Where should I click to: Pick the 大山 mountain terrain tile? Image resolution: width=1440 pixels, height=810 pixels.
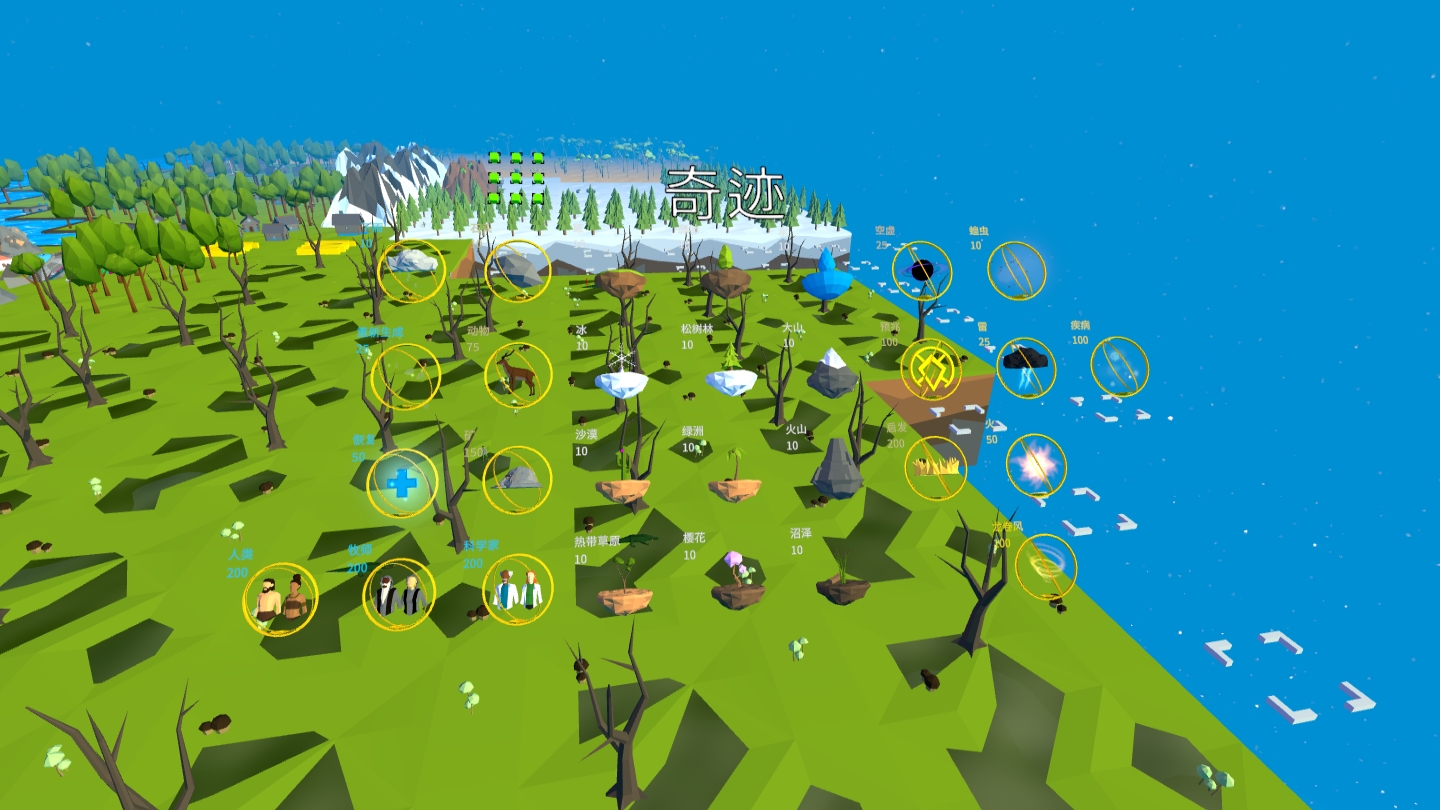(x=832, y=375)
